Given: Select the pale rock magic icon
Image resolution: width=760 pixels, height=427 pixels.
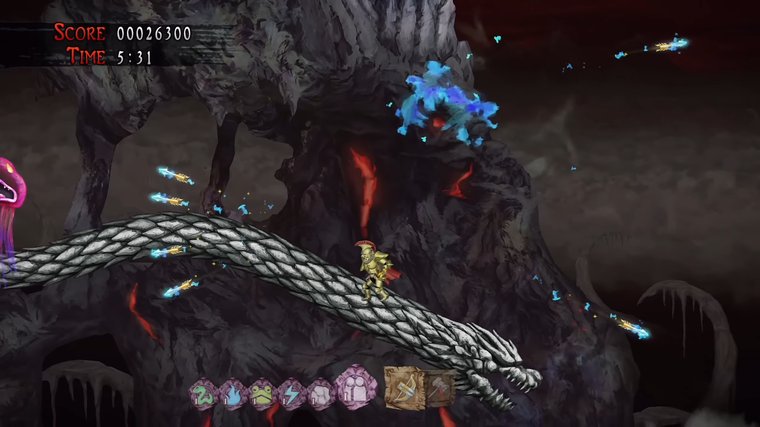Looking at the screenshot, I should coord(320,392).
